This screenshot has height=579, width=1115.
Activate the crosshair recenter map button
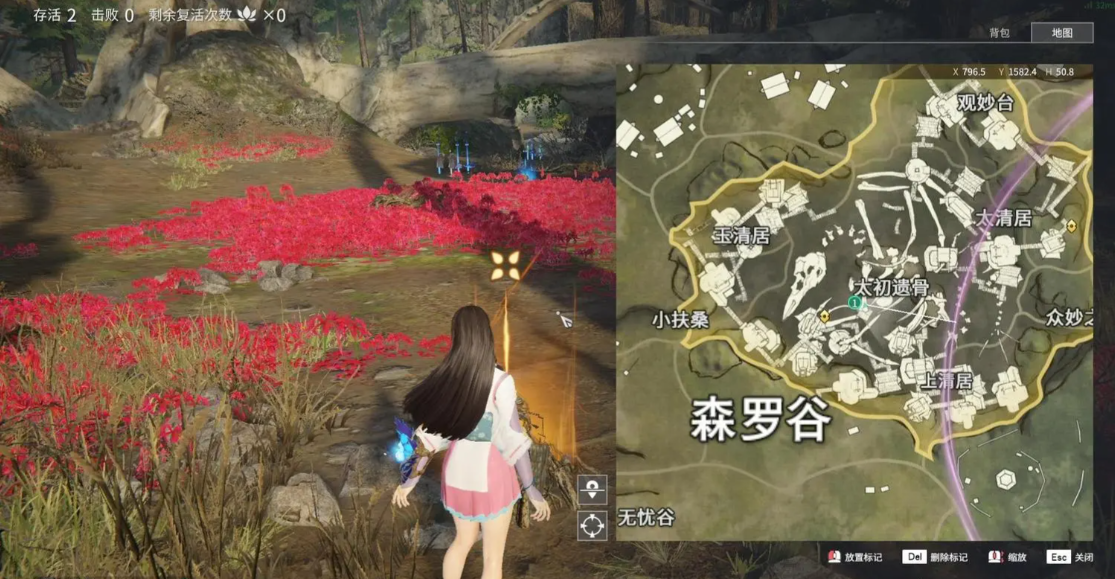(x=592, y=524)
